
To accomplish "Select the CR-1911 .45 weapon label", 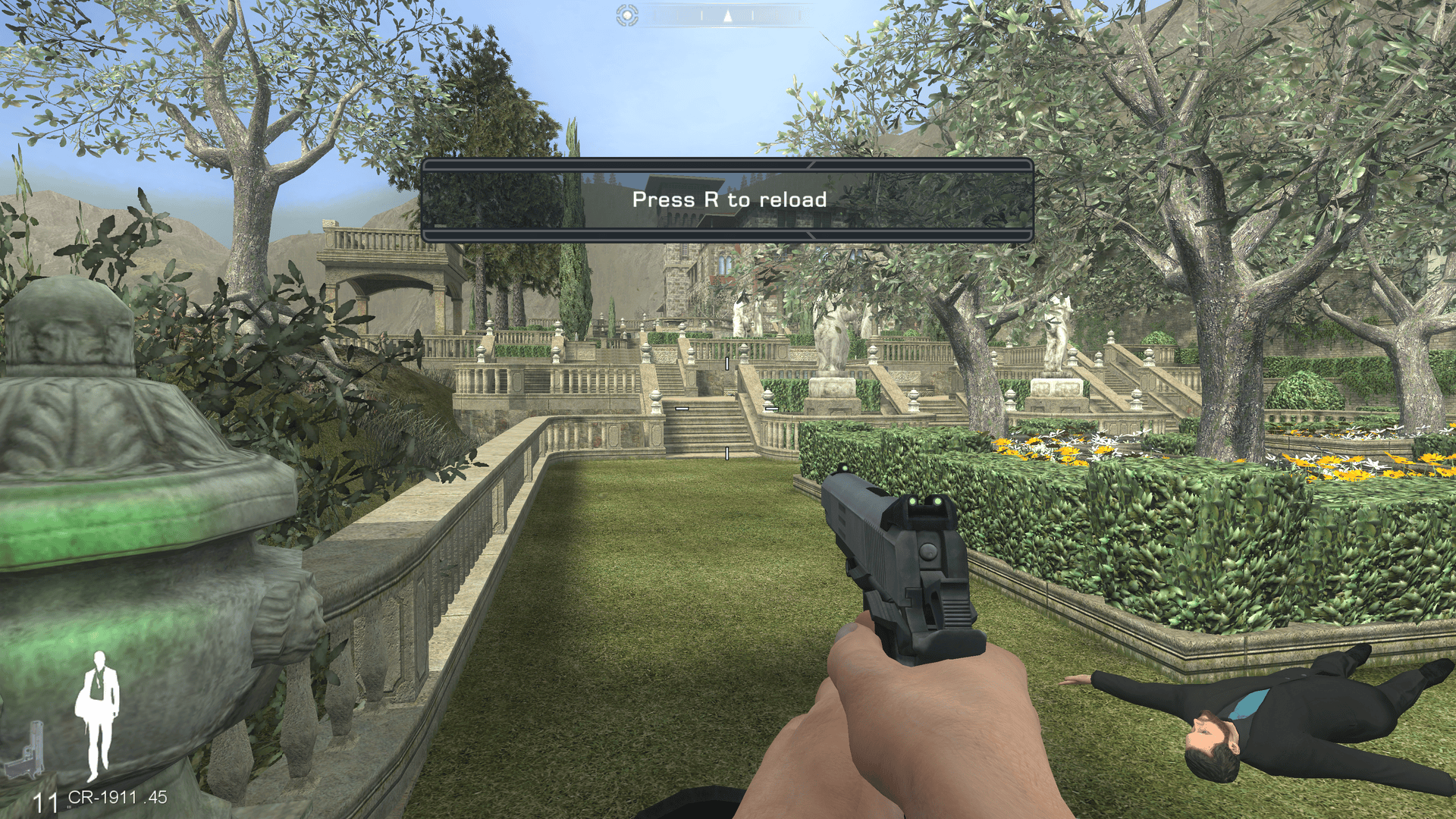I will [118, 797].
